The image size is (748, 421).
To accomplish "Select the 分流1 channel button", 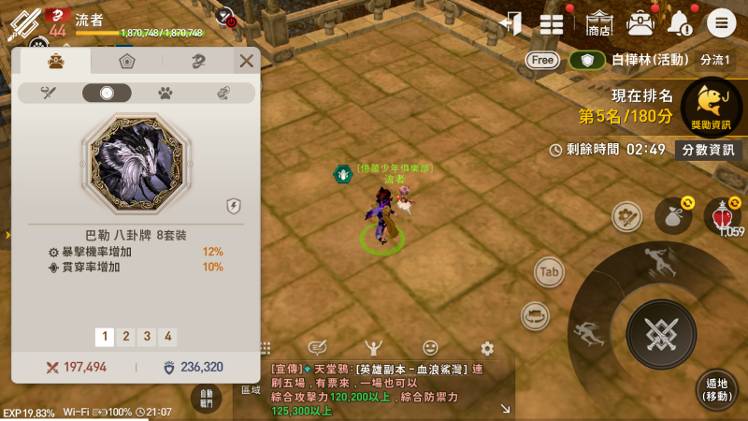I will point(715,60).
